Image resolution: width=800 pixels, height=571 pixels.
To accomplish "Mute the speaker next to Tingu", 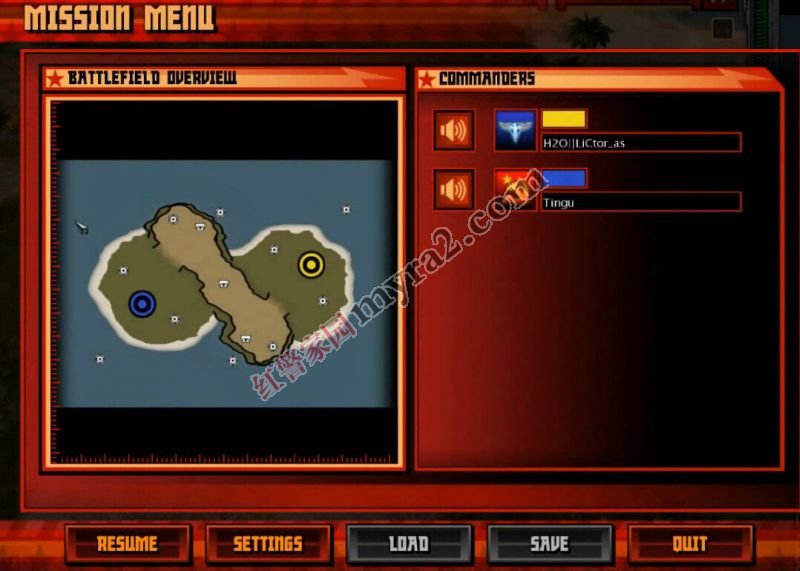I will point(454,190).
